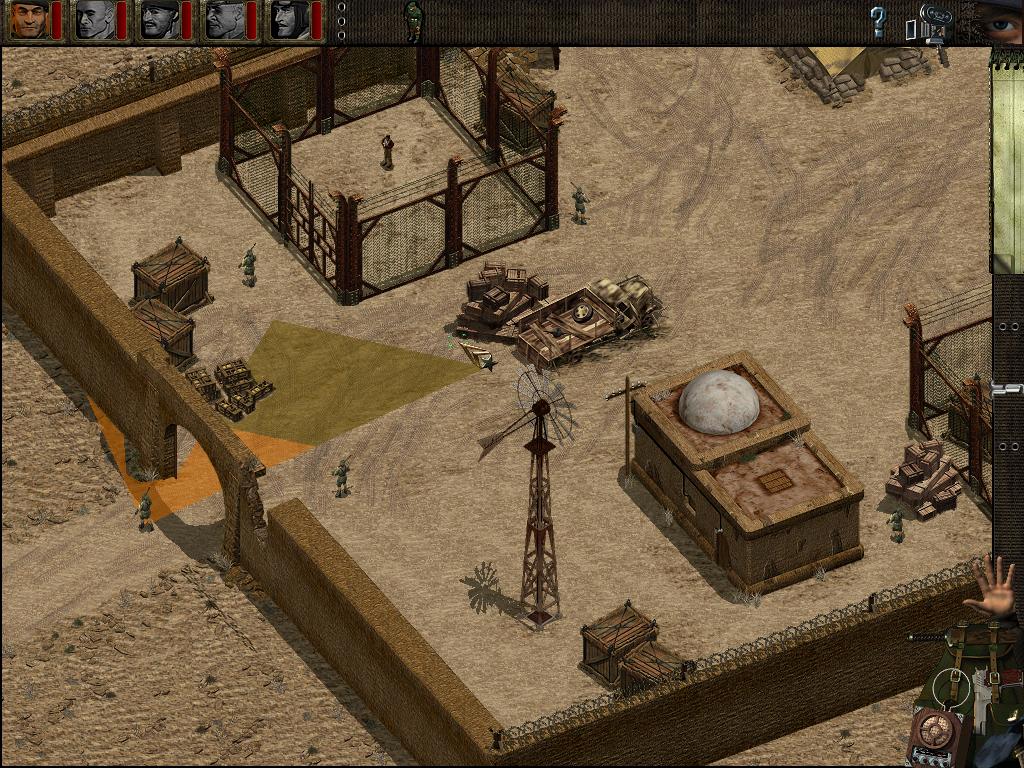Select the pilot-helmet commando portrait
Screen dimensions: 1024x768
[290, 20]
